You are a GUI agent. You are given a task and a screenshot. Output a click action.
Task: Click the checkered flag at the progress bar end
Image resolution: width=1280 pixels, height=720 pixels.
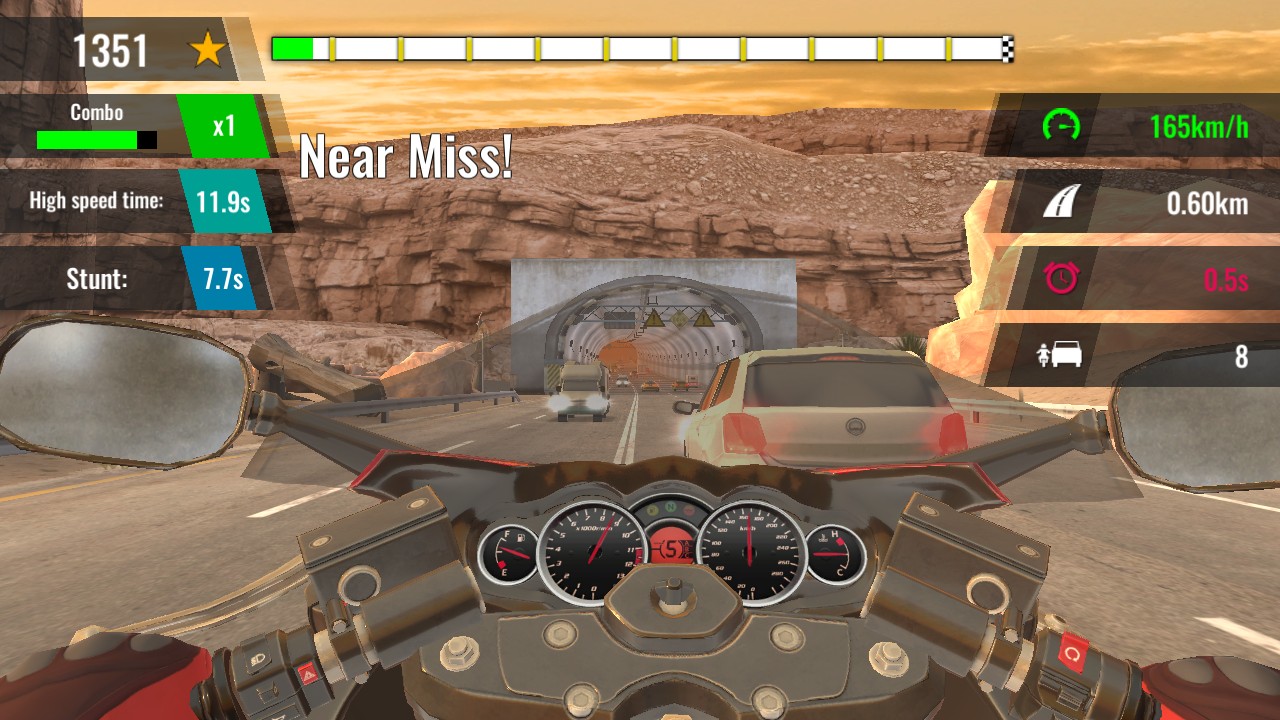click(1007, 45)
